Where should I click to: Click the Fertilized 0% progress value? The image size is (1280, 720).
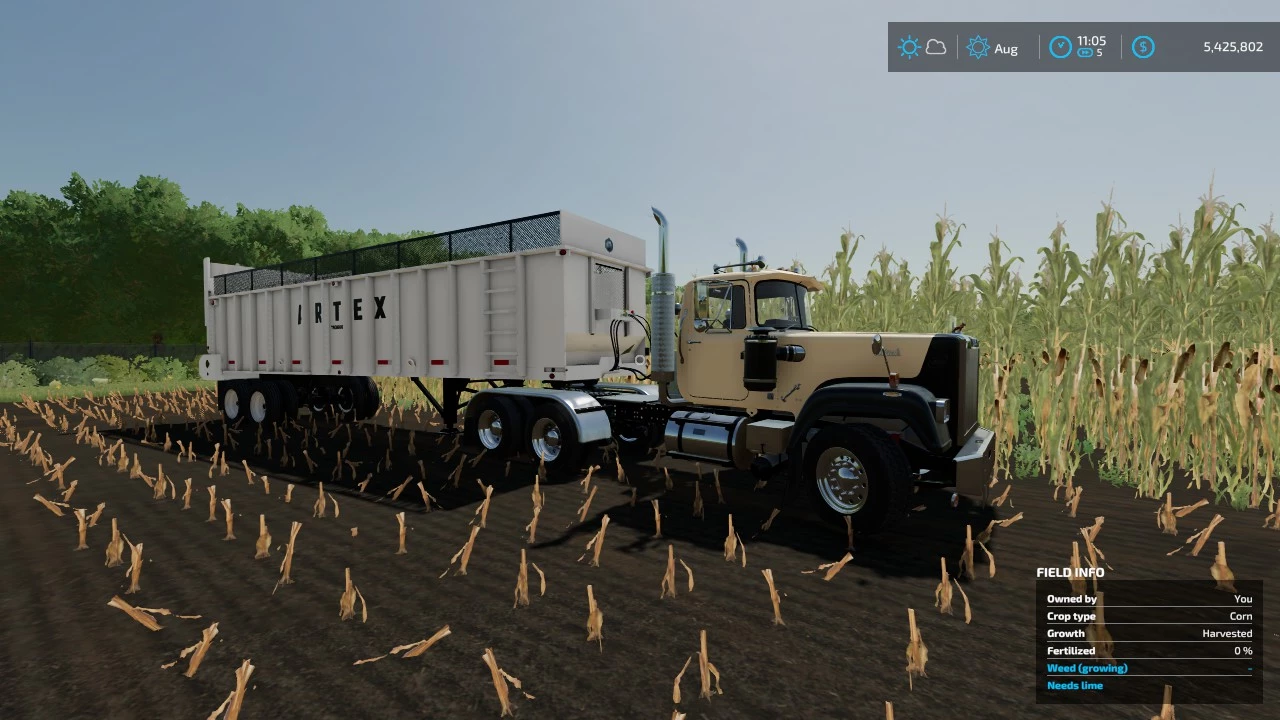[x=1243, y=651]
